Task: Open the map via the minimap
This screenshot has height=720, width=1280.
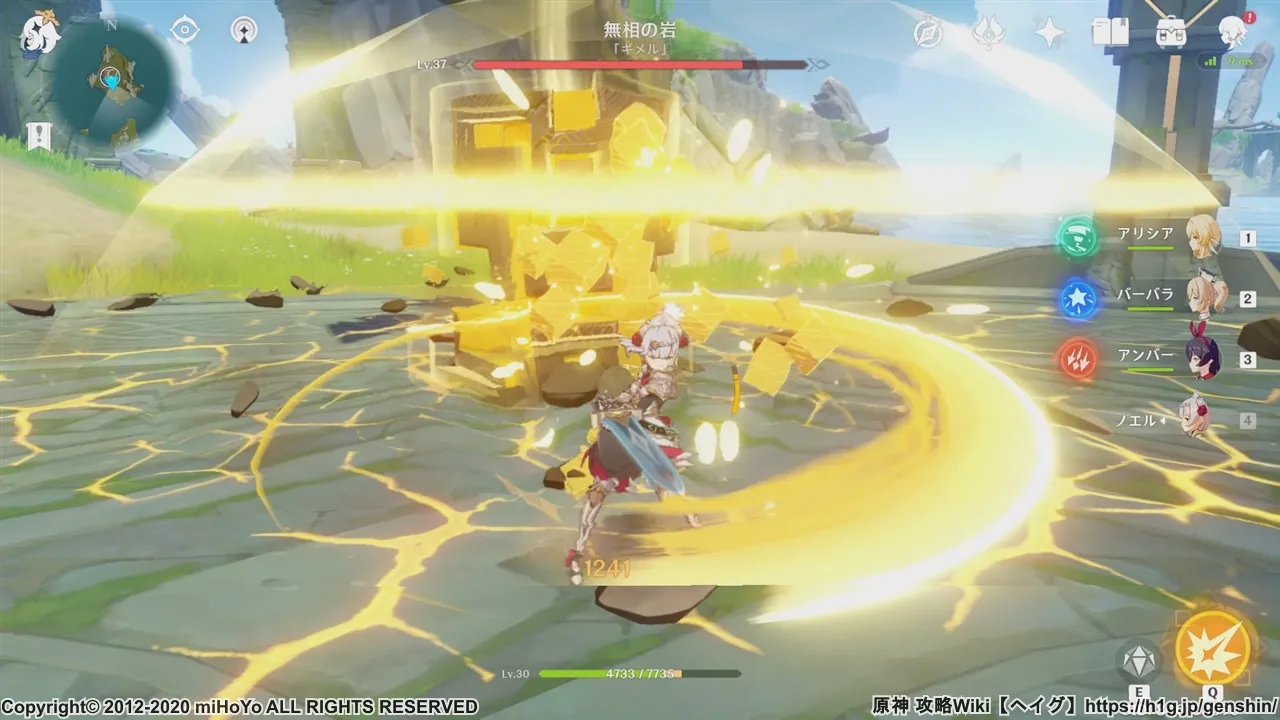Action: click(x=115, y=82)
